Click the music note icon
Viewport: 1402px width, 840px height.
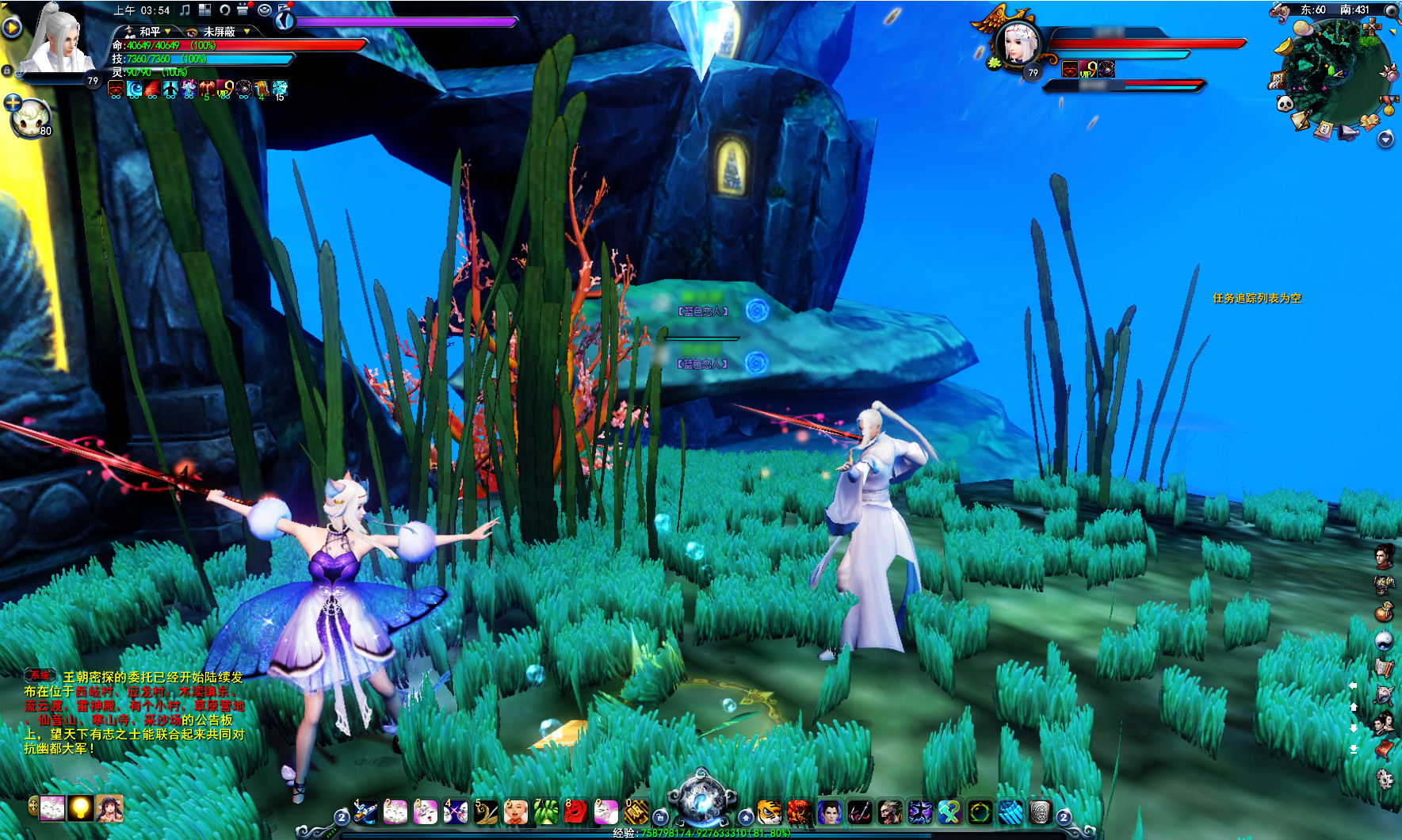[185, 10]
